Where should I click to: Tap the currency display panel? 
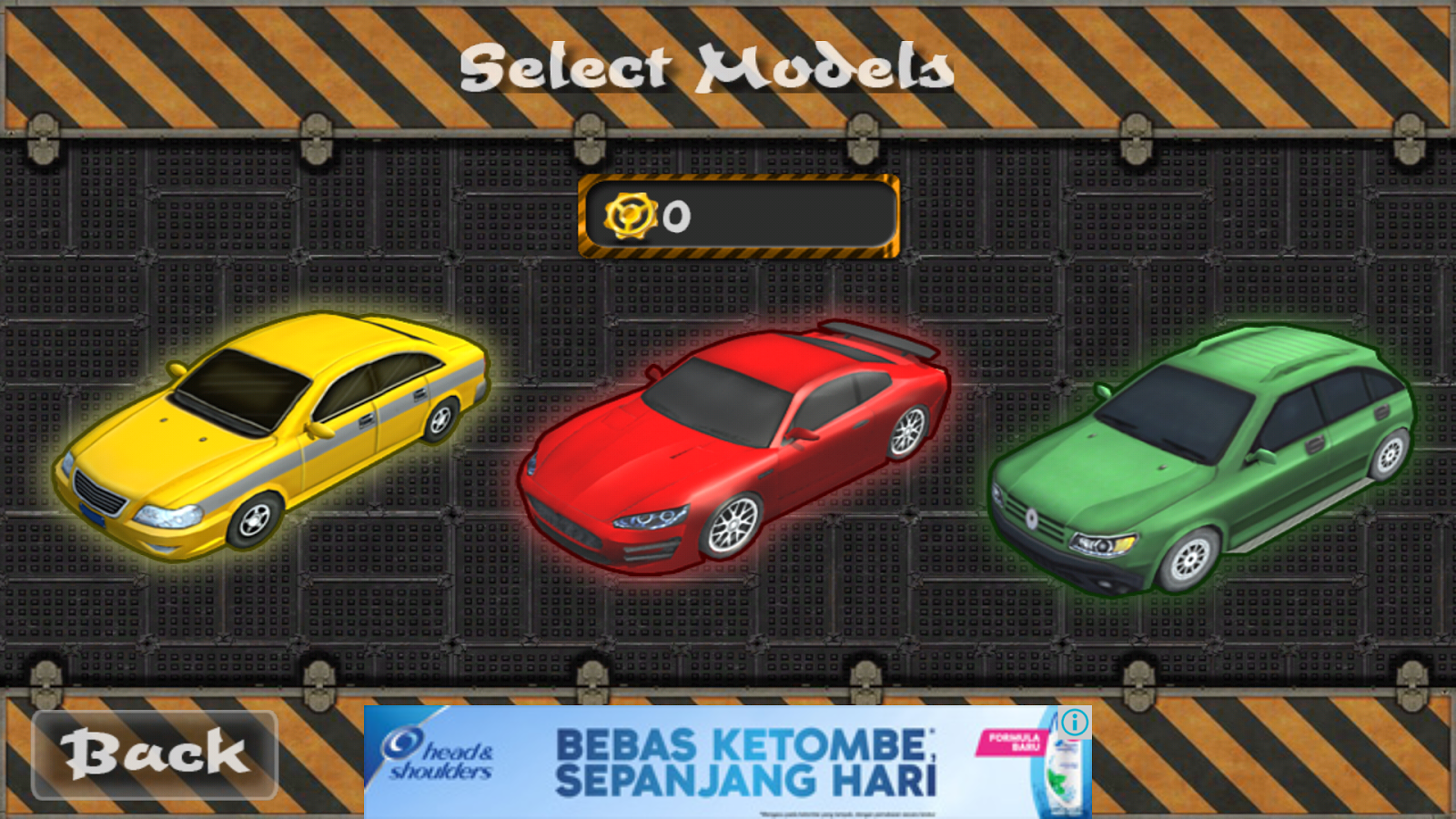click(x=742, y=217)
